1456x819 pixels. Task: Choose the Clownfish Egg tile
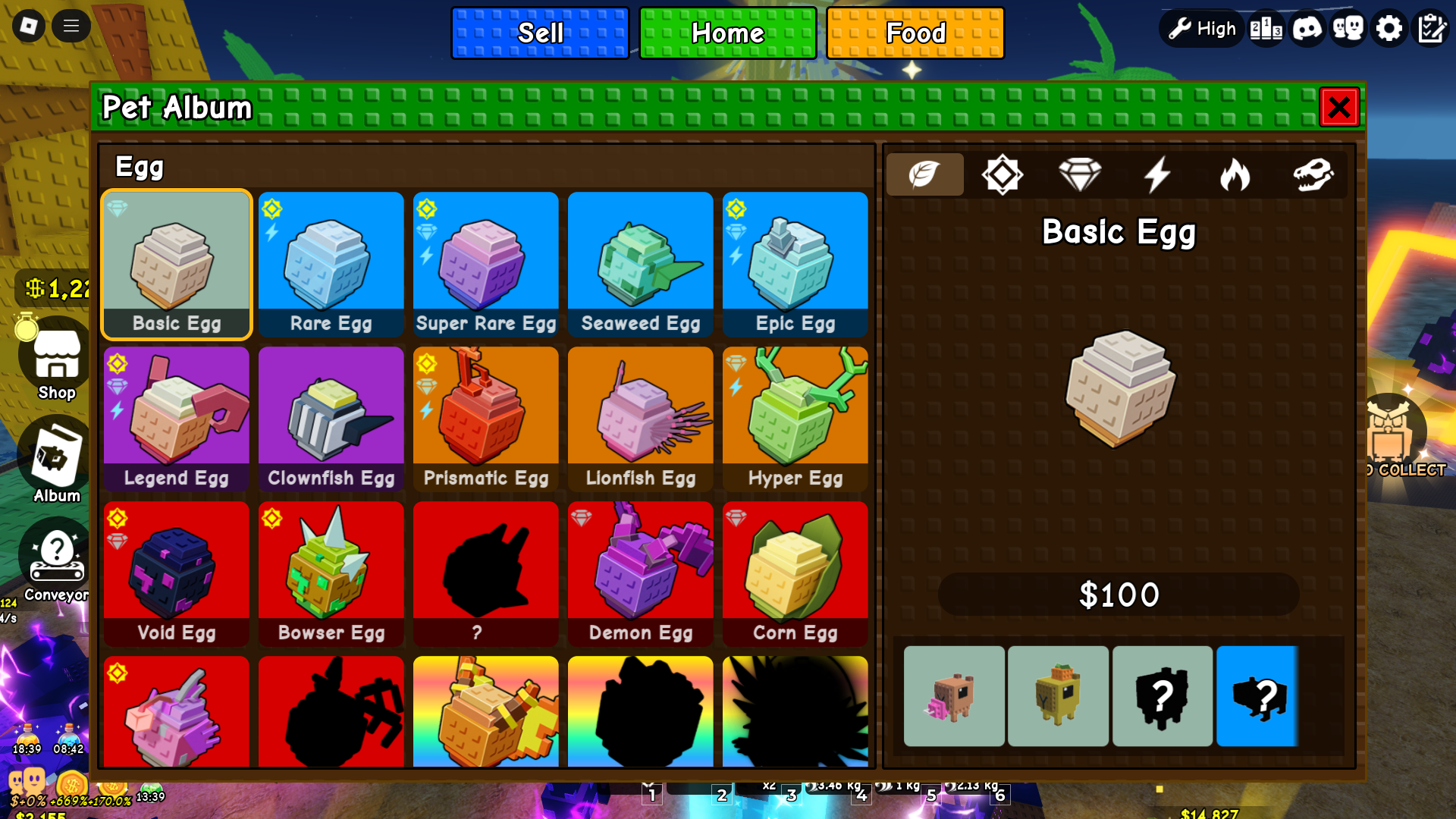331,419
